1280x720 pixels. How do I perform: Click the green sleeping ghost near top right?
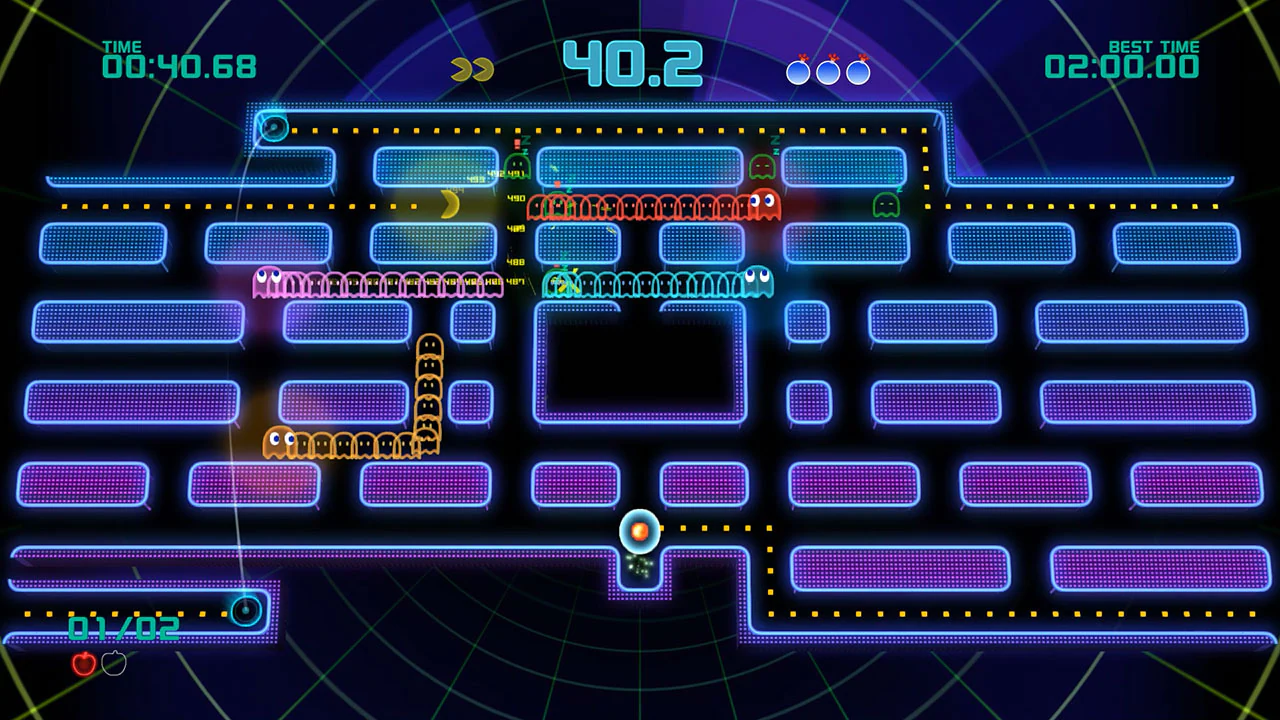(x=886, y=207)
